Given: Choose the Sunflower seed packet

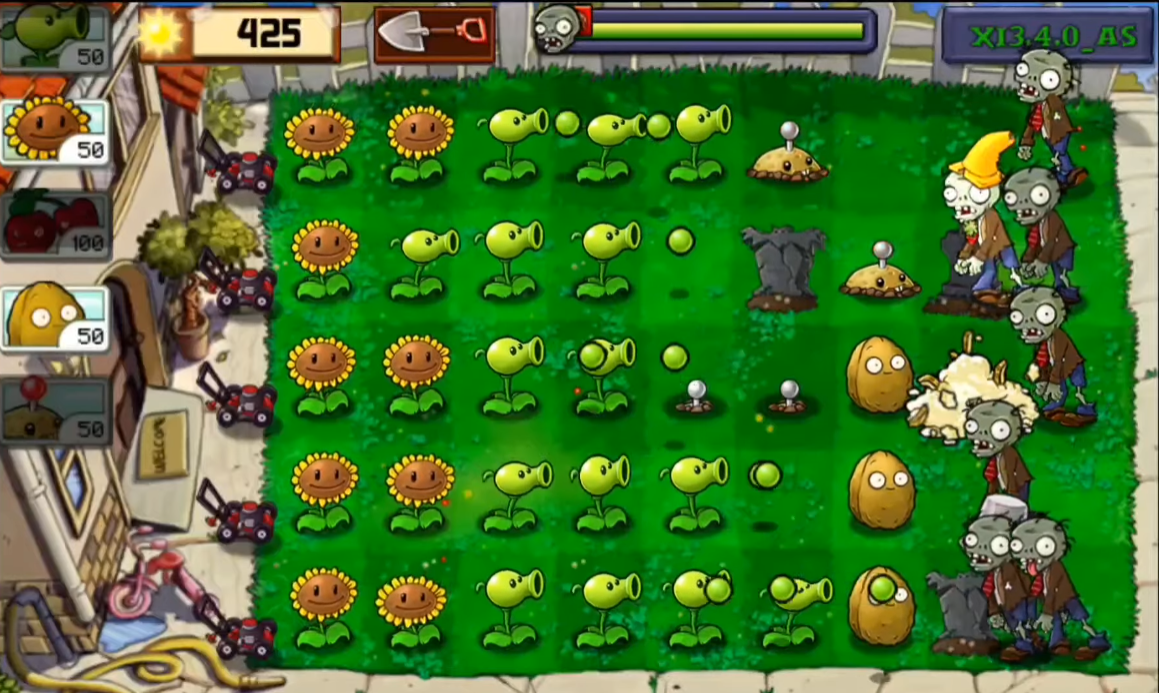Looking at the screenshot, I should 55,131.
